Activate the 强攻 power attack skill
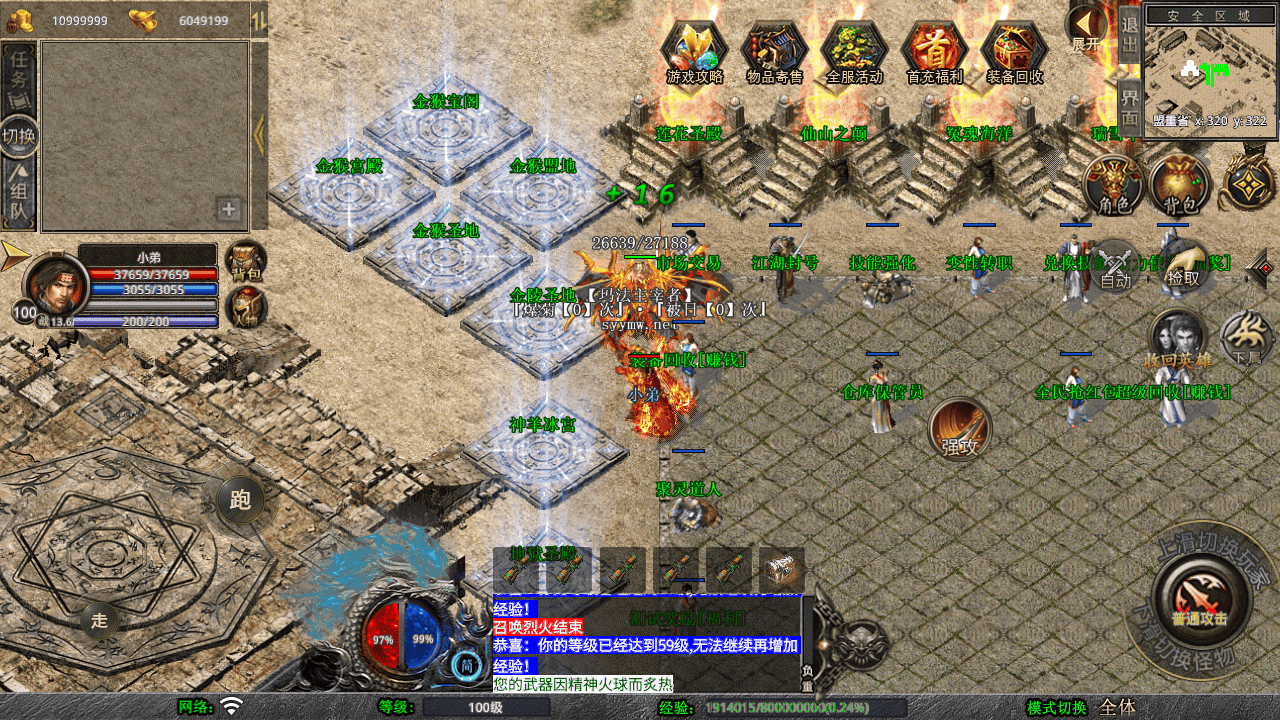The width and height of the screenshot is (1280, 720). tap(960, 430)
